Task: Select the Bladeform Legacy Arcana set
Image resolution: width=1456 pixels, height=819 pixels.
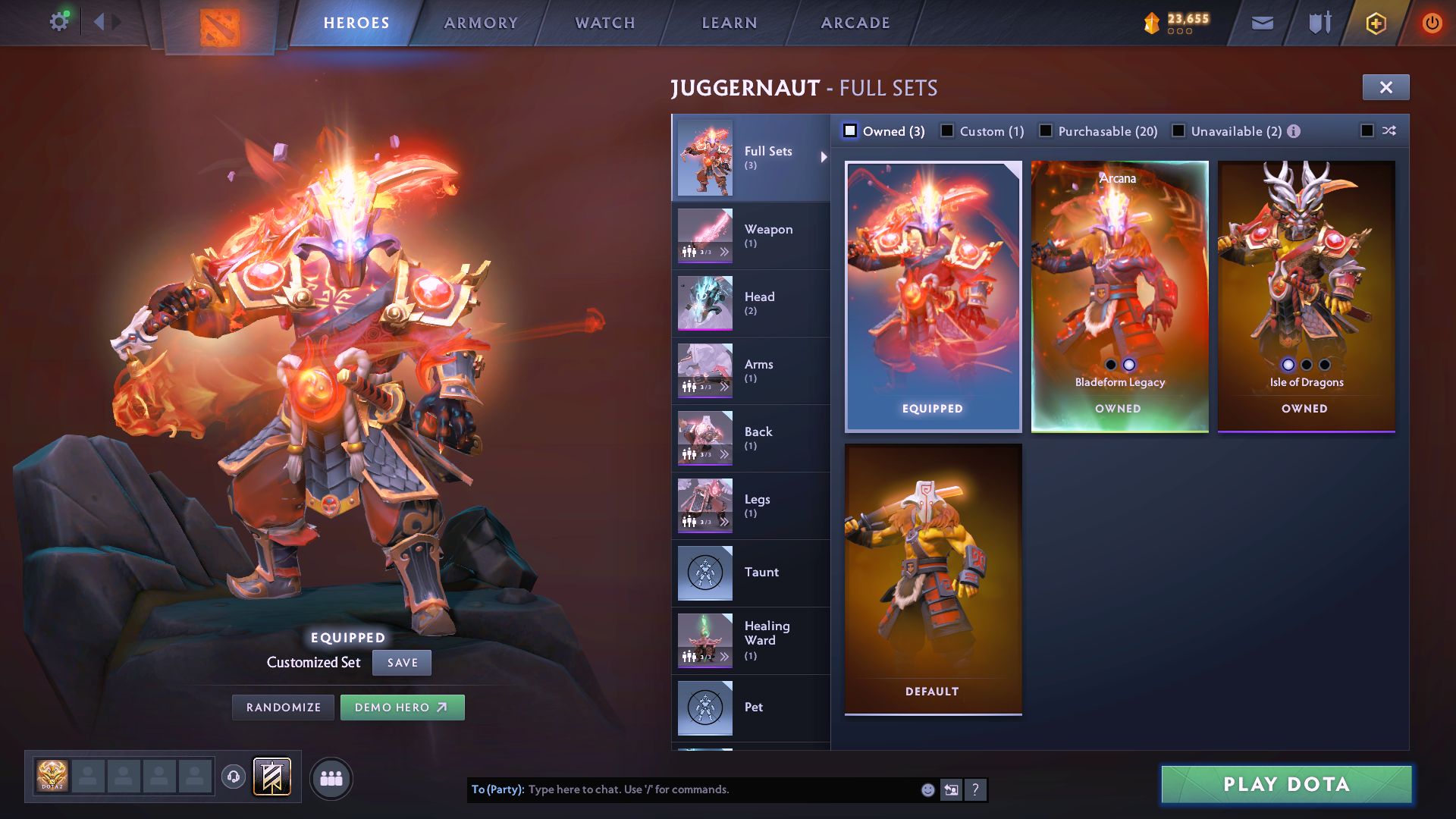Action: click(x=1119, y=296)
